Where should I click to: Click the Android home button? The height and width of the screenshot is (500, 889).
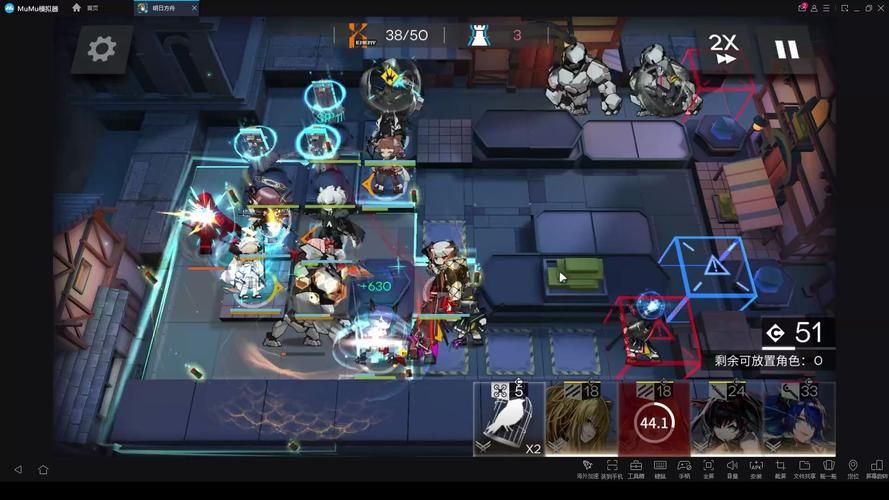point(43,469)
